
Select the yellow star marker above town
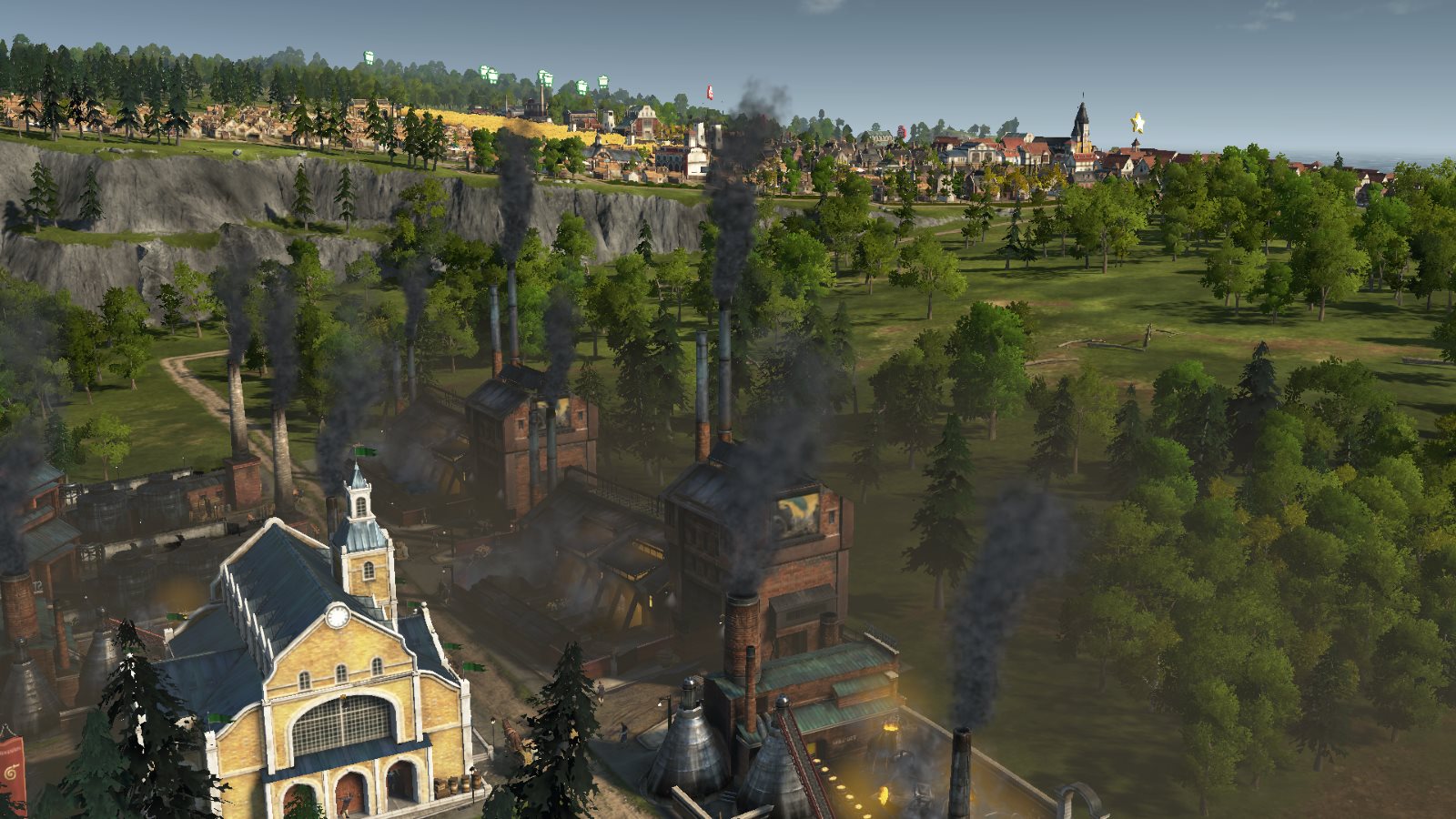pyautogui.click(x=1137, y=122)
